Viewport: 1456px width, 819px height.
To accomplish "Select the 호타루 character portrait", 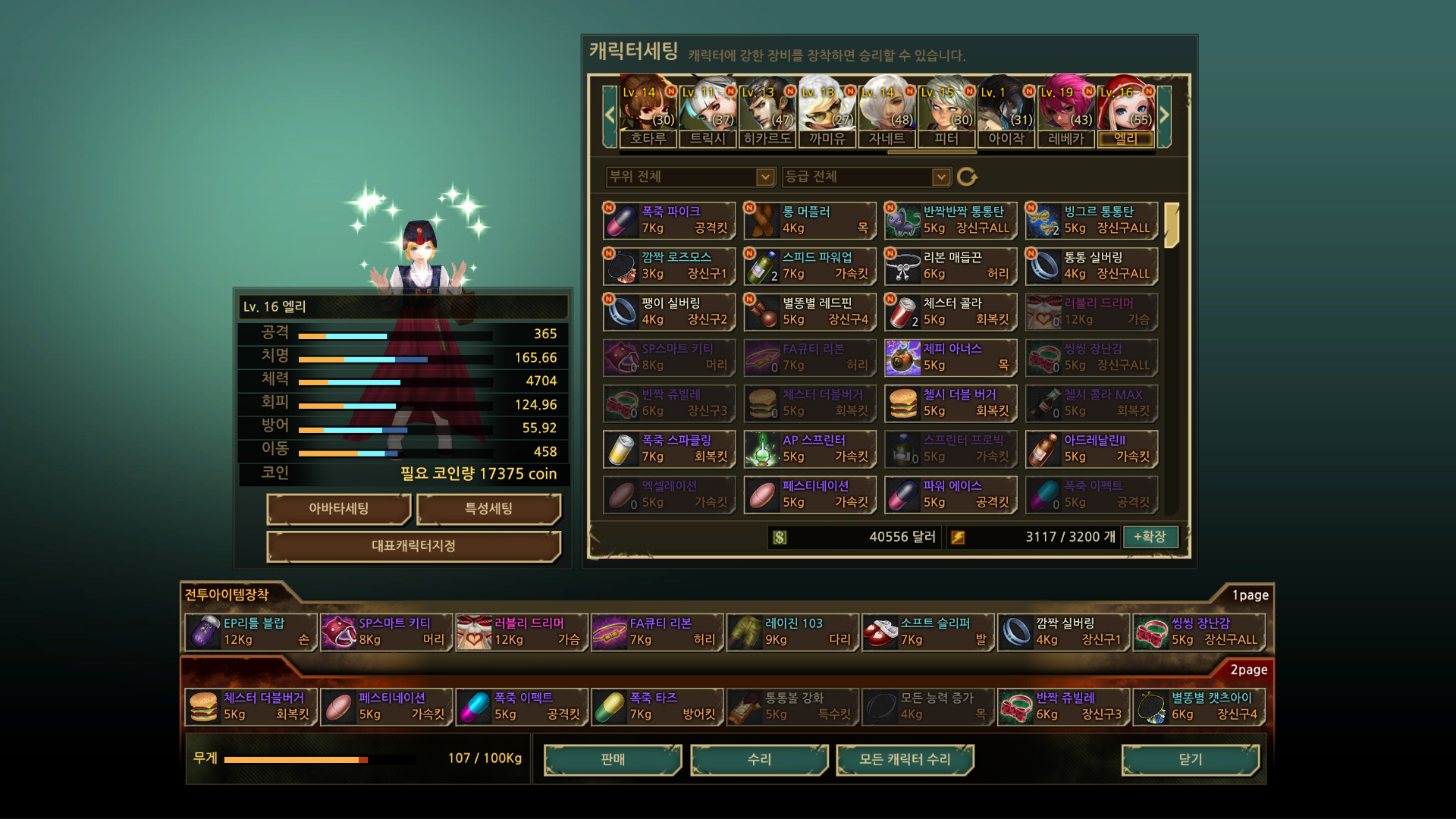I will pyautogui.click(x=648, y=114).
